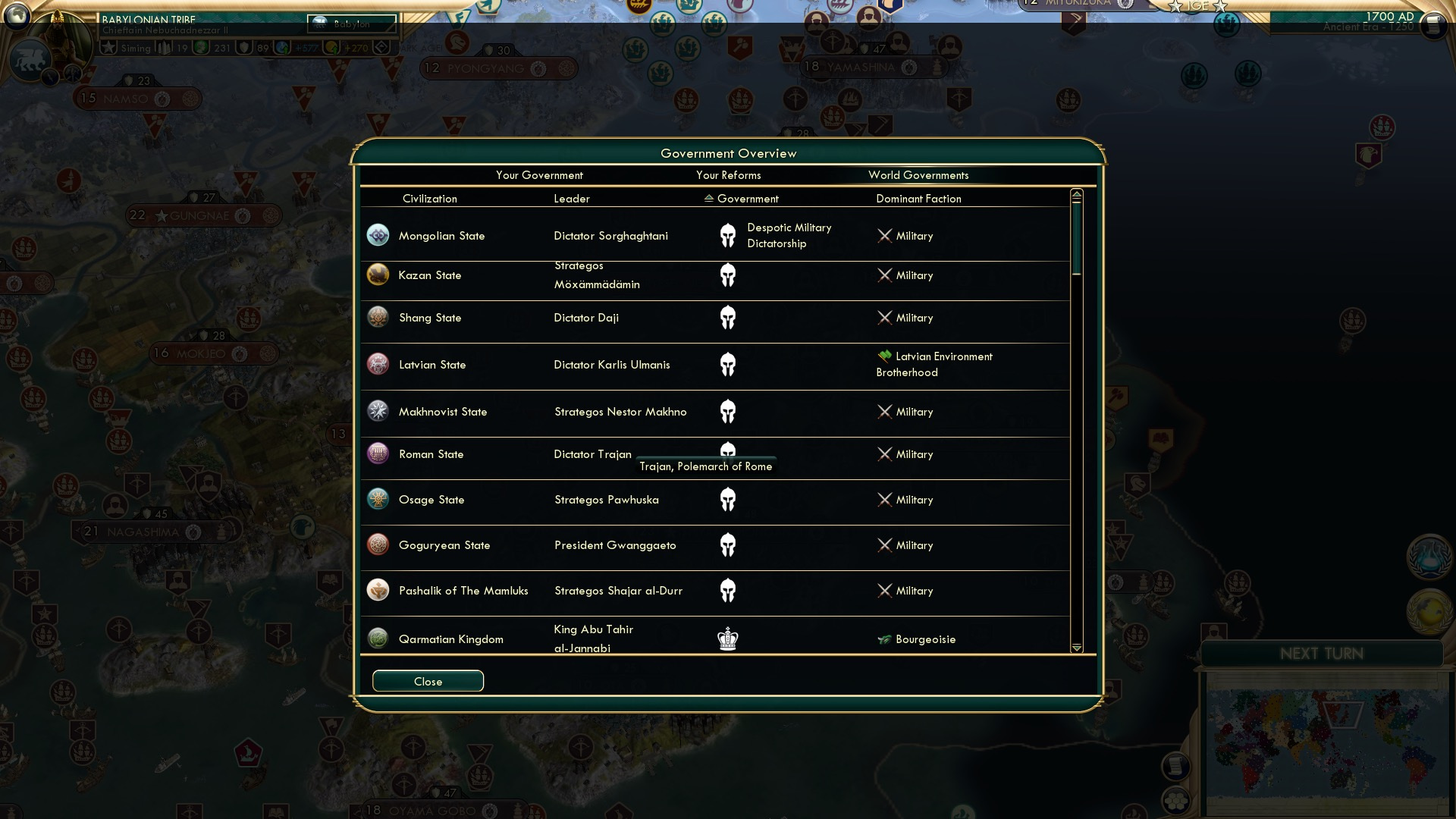Click the science flask medal icon on right edge

[x=1429, y=556]
